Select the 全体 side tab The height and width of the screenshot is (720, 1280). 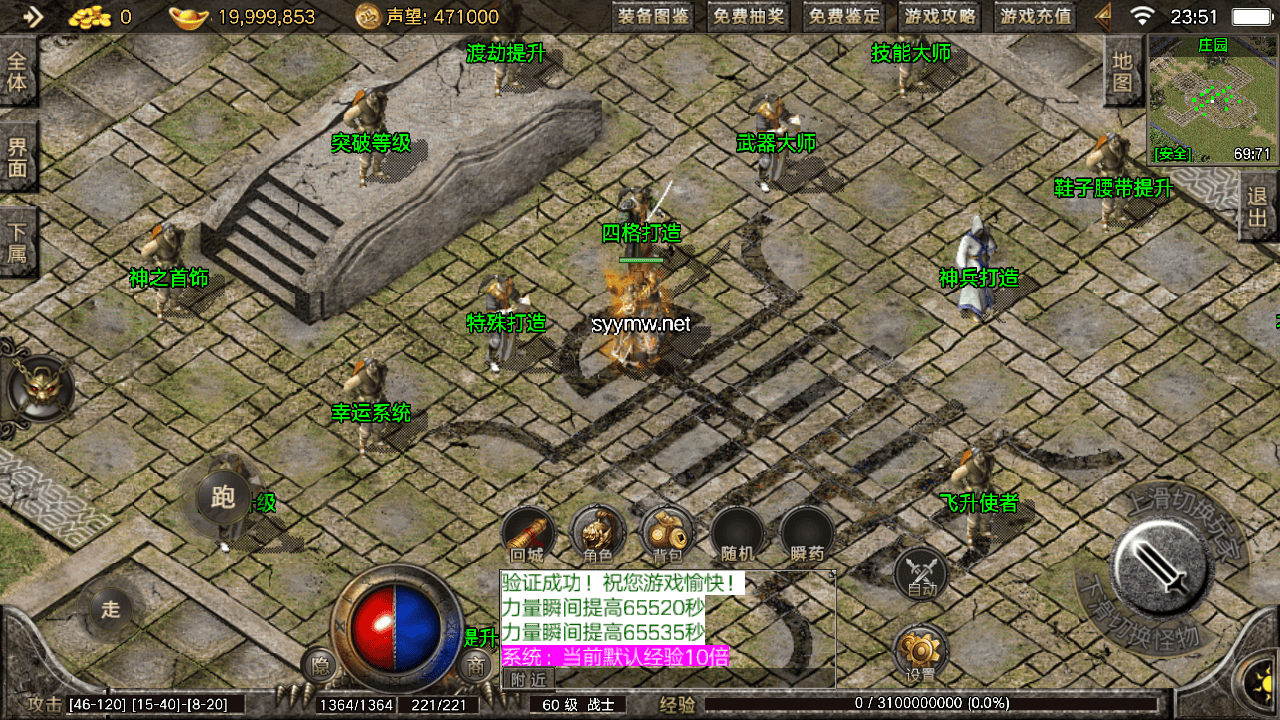tap(18, 70)
